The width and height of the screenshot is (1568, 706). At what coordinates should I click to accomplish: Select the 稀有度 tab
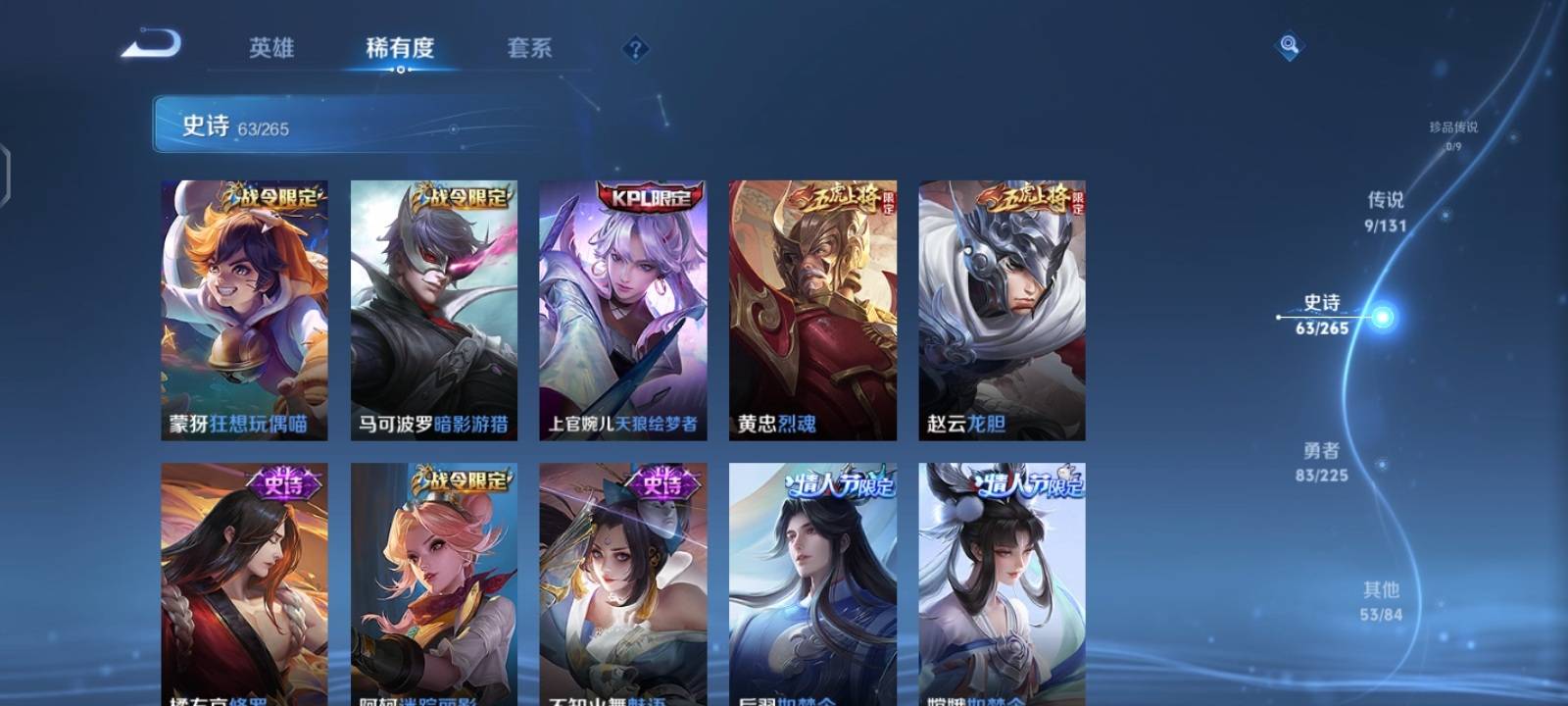pos(402,49)
